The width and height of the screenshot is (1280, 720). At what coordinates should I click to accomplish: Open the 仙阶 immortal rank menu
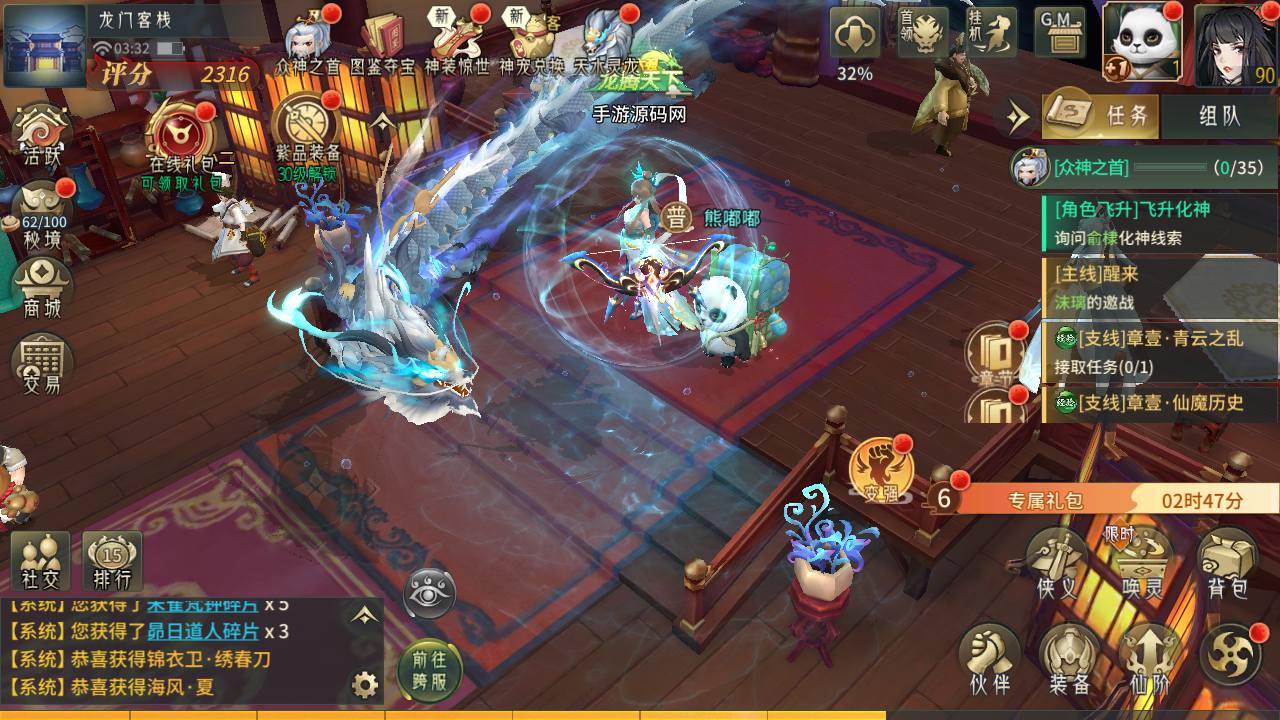(x=1148, y=658)
